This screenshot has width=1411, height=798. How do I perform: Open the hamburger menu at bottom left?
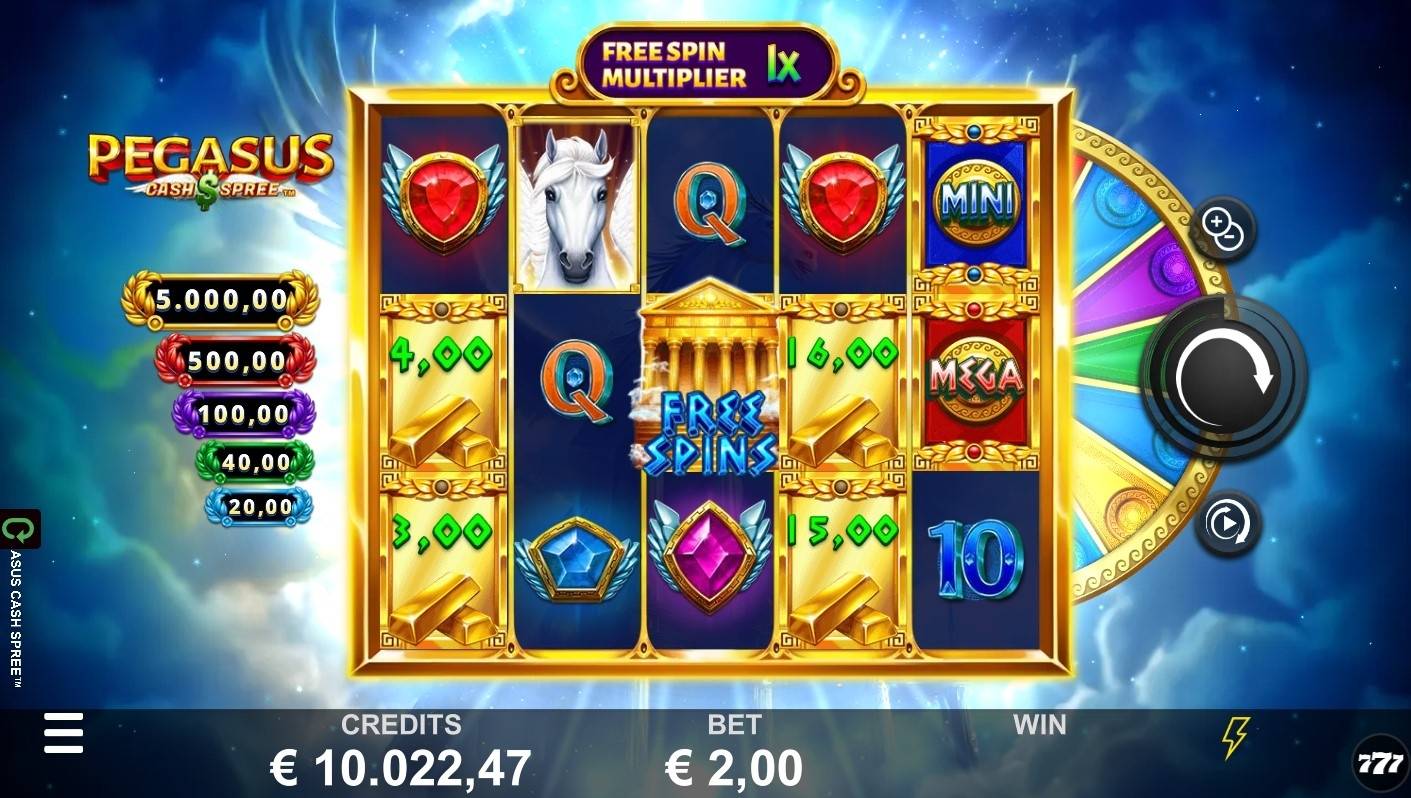pos(64,733)
